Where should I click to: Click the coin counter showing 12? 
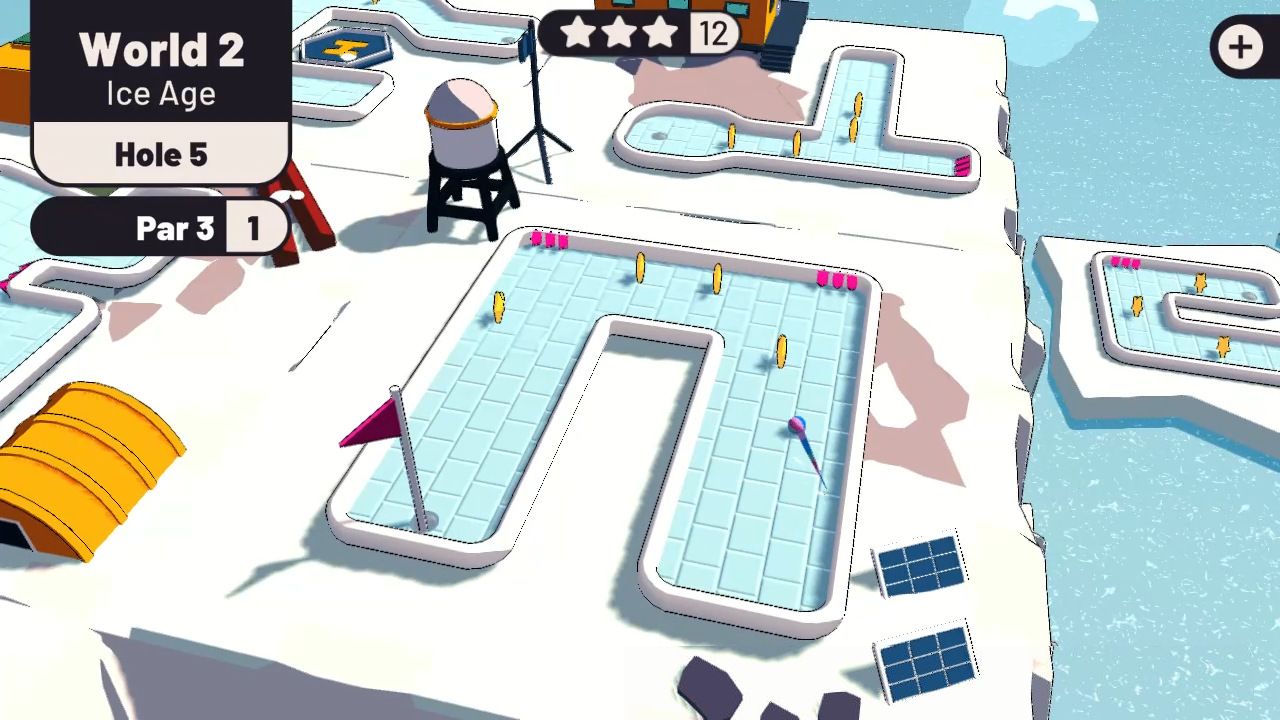712,33
